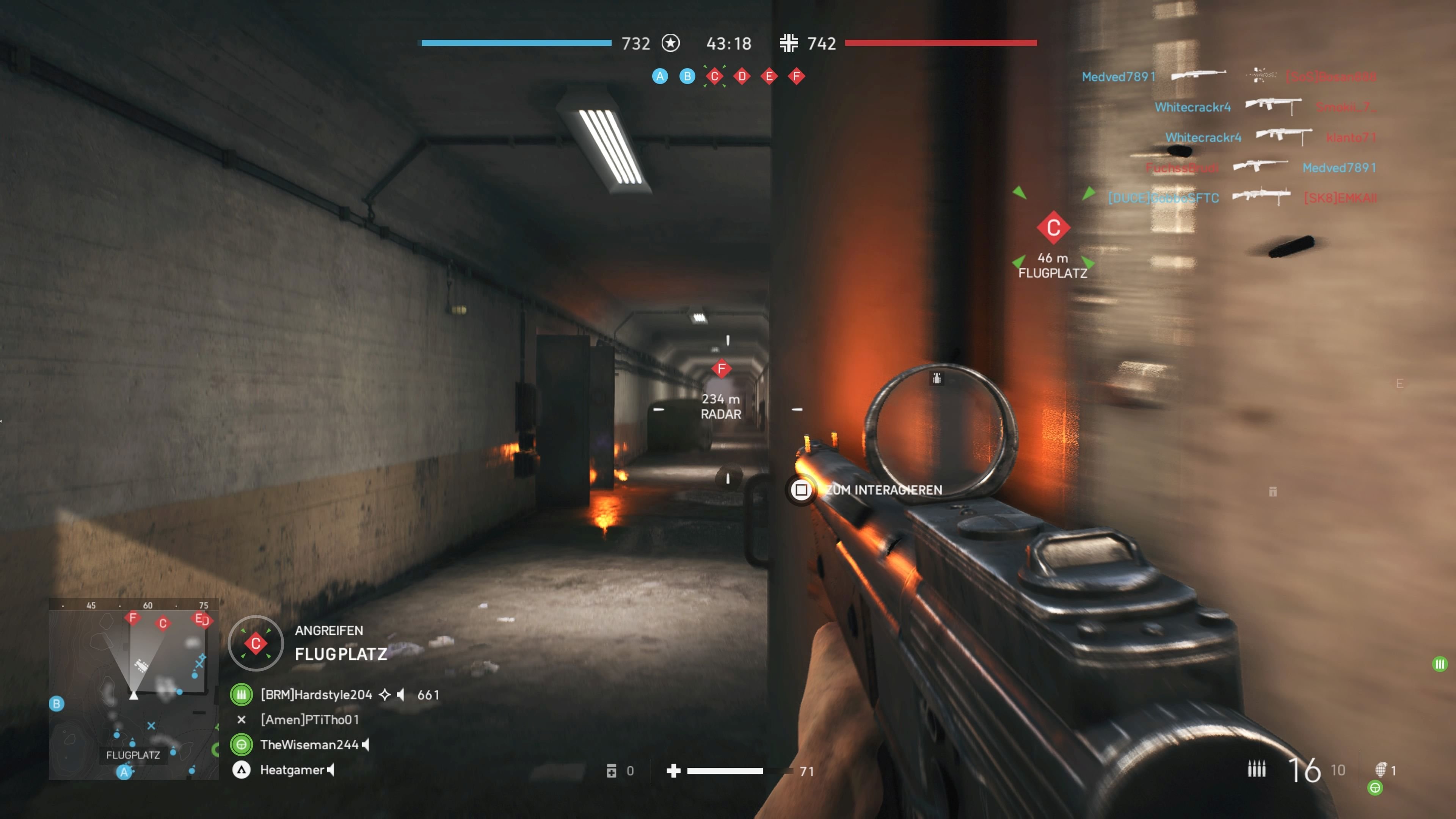Mute [BRM]Hardstyle204's speaker icon
Image resolution: width=1456 pixels, height=819 pixels.
[x=400, y=695]
